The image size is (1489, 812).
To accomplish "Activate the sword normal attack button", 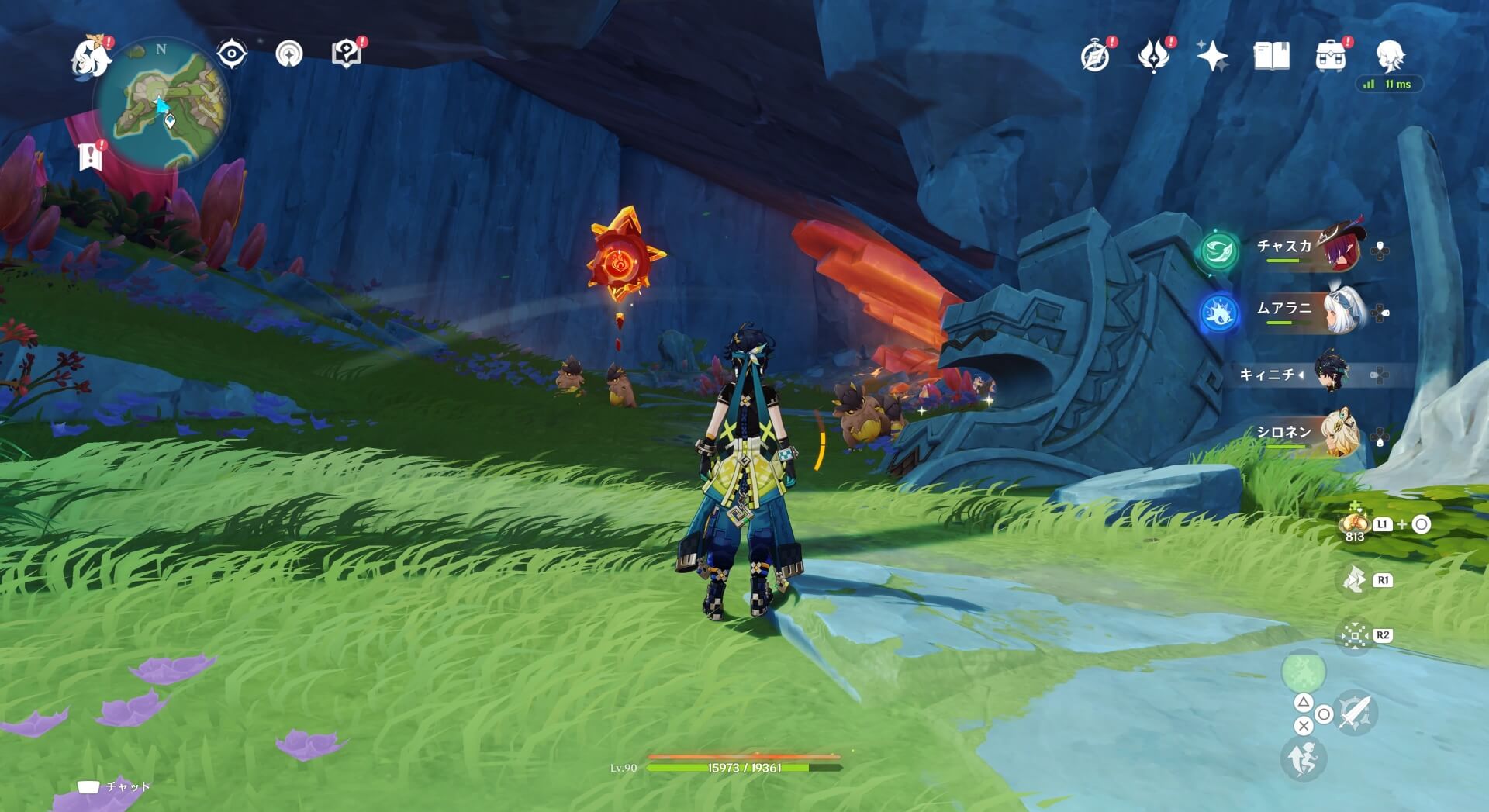I will tap(1355, 712).
